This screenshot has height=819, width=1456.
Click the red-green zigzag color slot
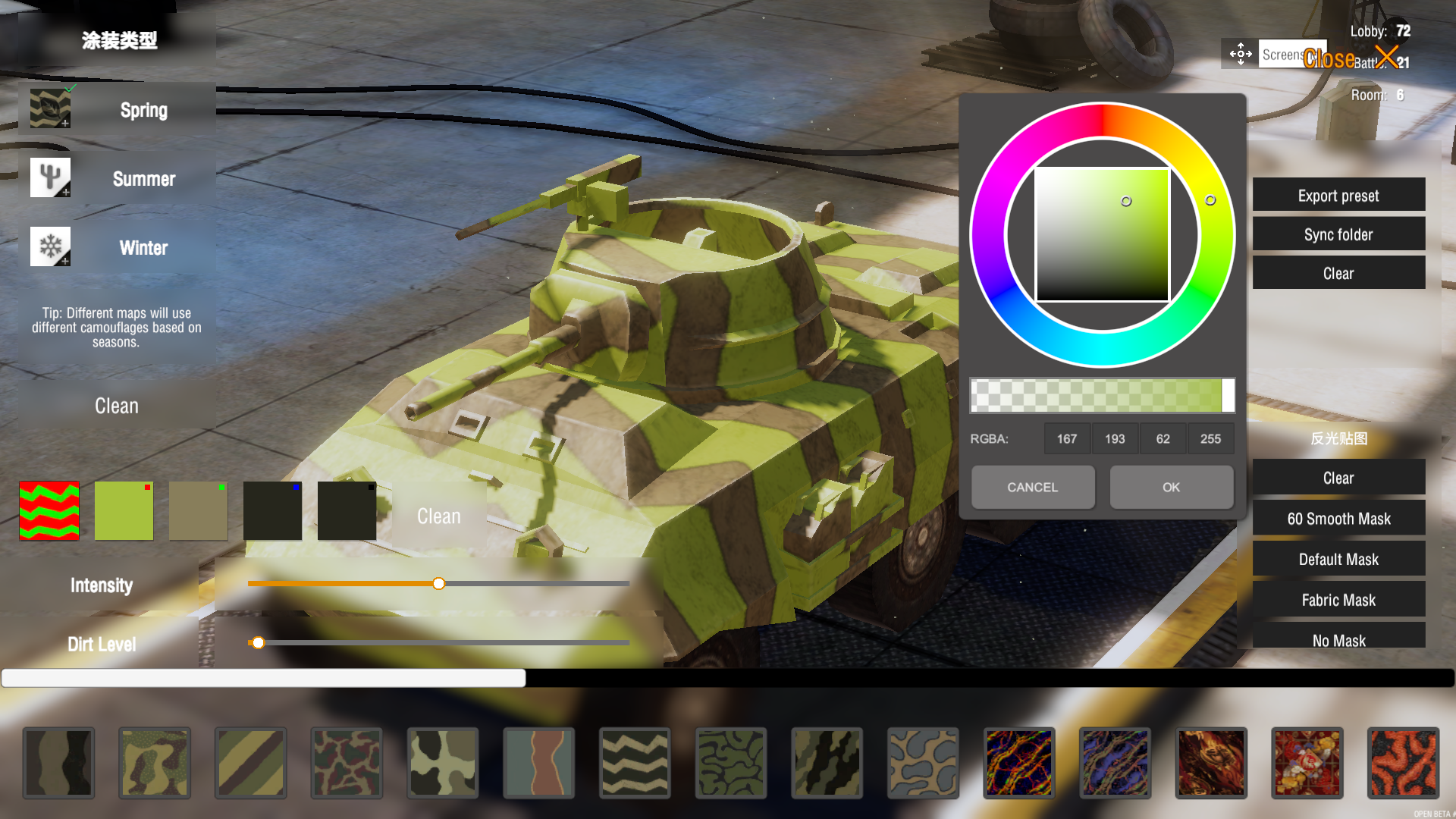49,510
